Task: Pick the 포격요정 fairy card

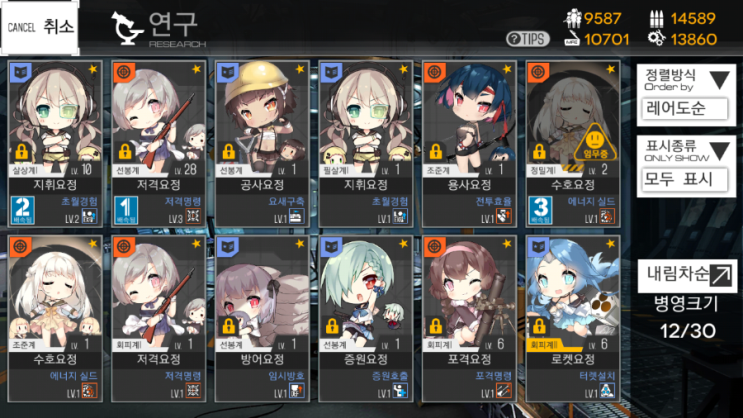Action: click(x=468, y=318)
